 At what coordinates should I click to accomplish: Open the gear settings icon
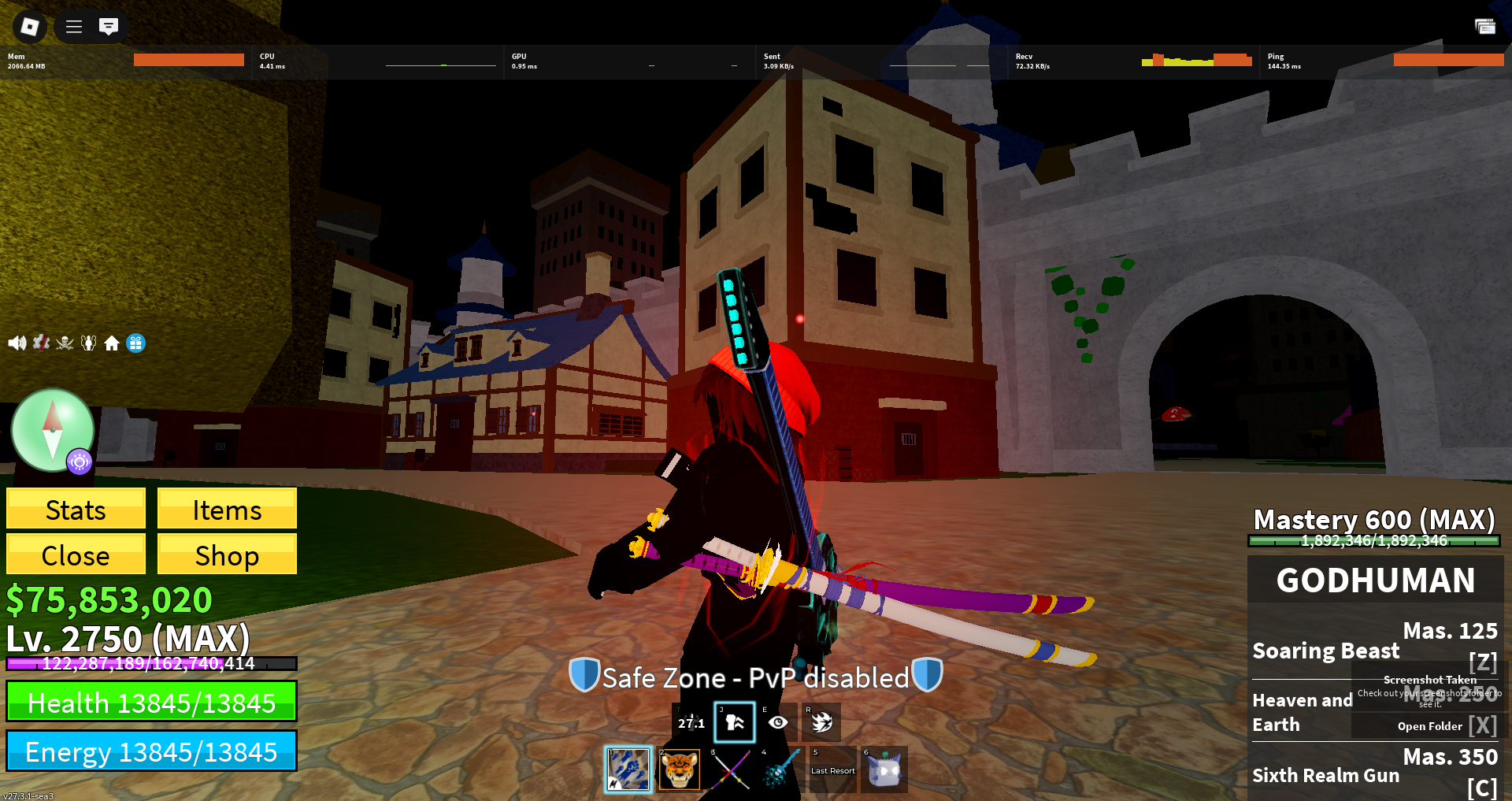[x=41, y=343]
